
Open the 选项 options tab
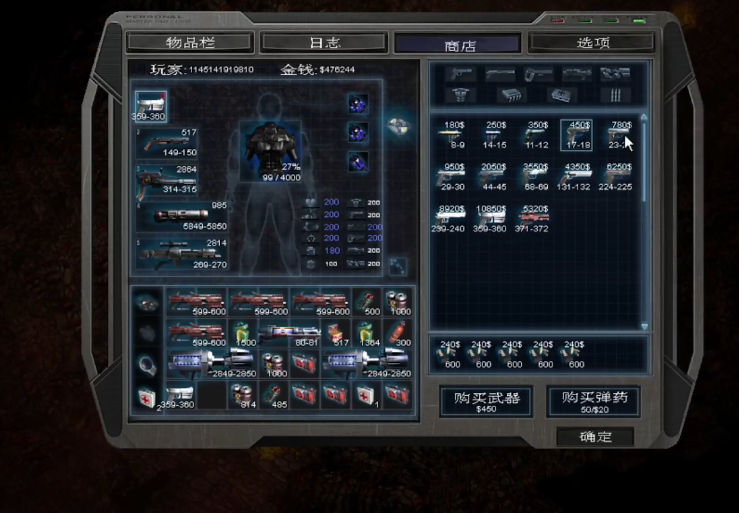[592, 43]
